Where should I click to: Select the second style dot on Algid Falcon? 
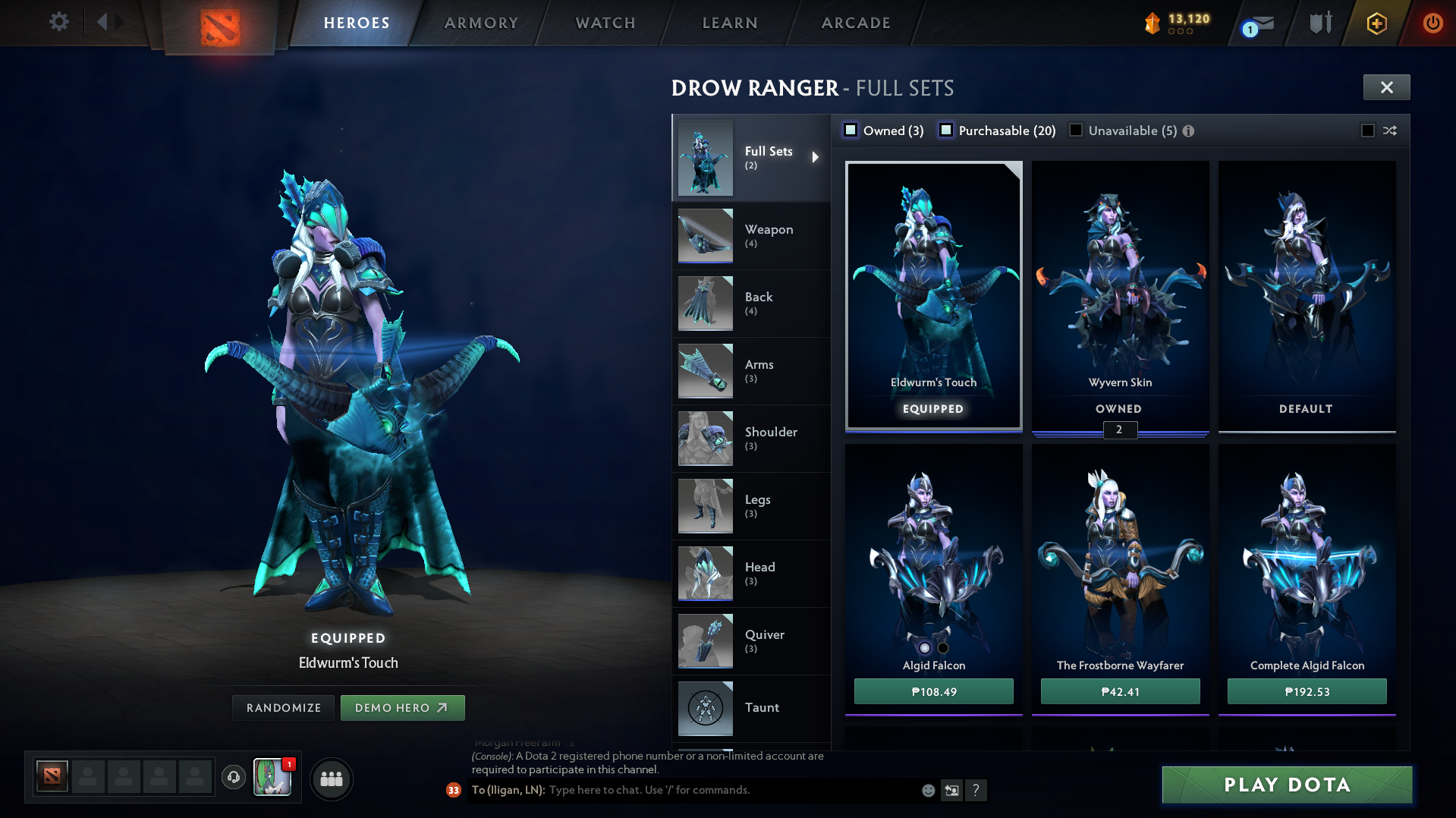(x=943, y=647)
